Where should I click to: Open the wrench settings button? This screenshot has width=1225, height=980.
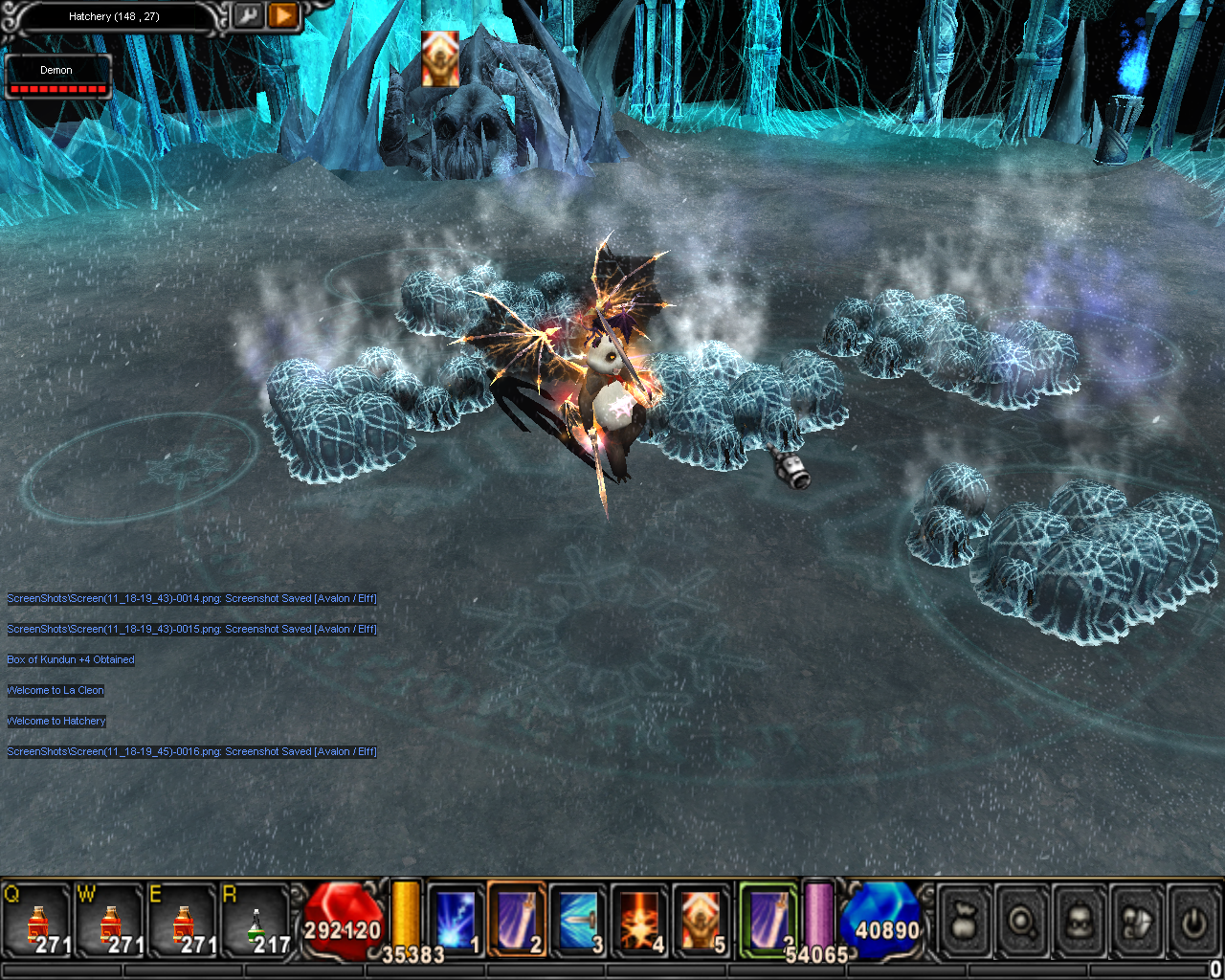(x=247, y=16)
